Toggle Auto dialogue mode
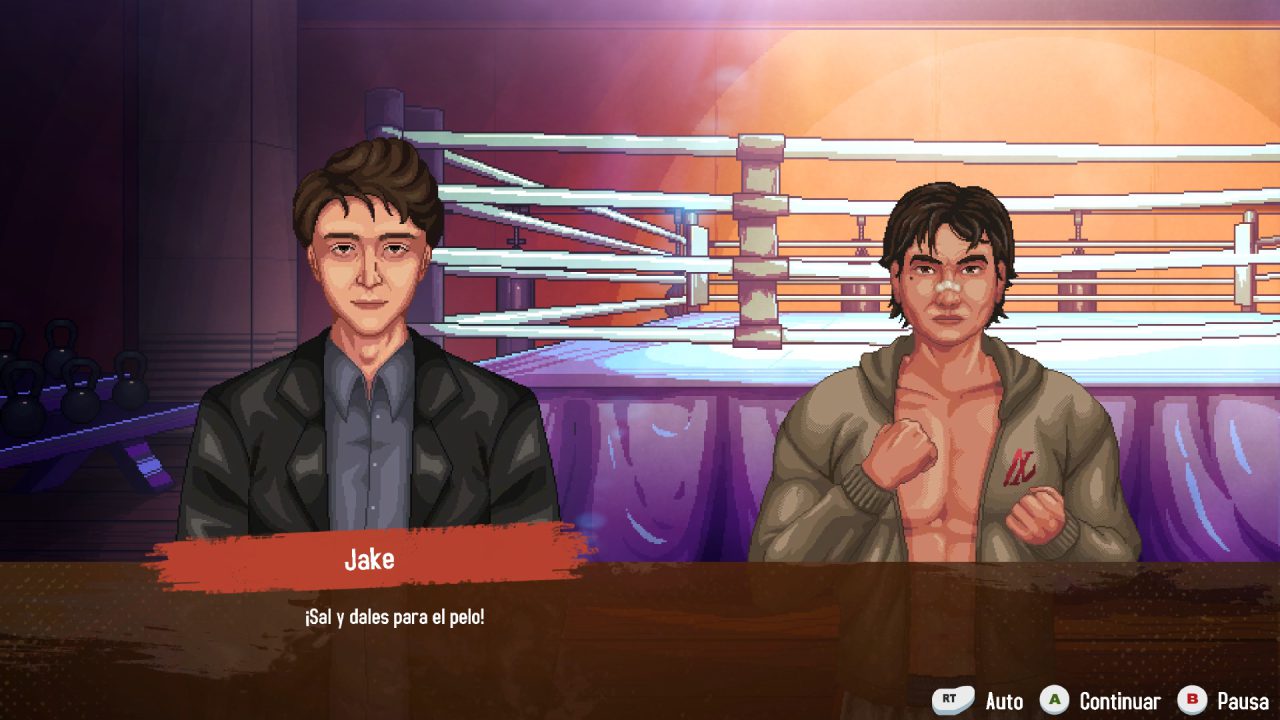This screenshot has height=720, width=1280. [x=1005, y=701]
